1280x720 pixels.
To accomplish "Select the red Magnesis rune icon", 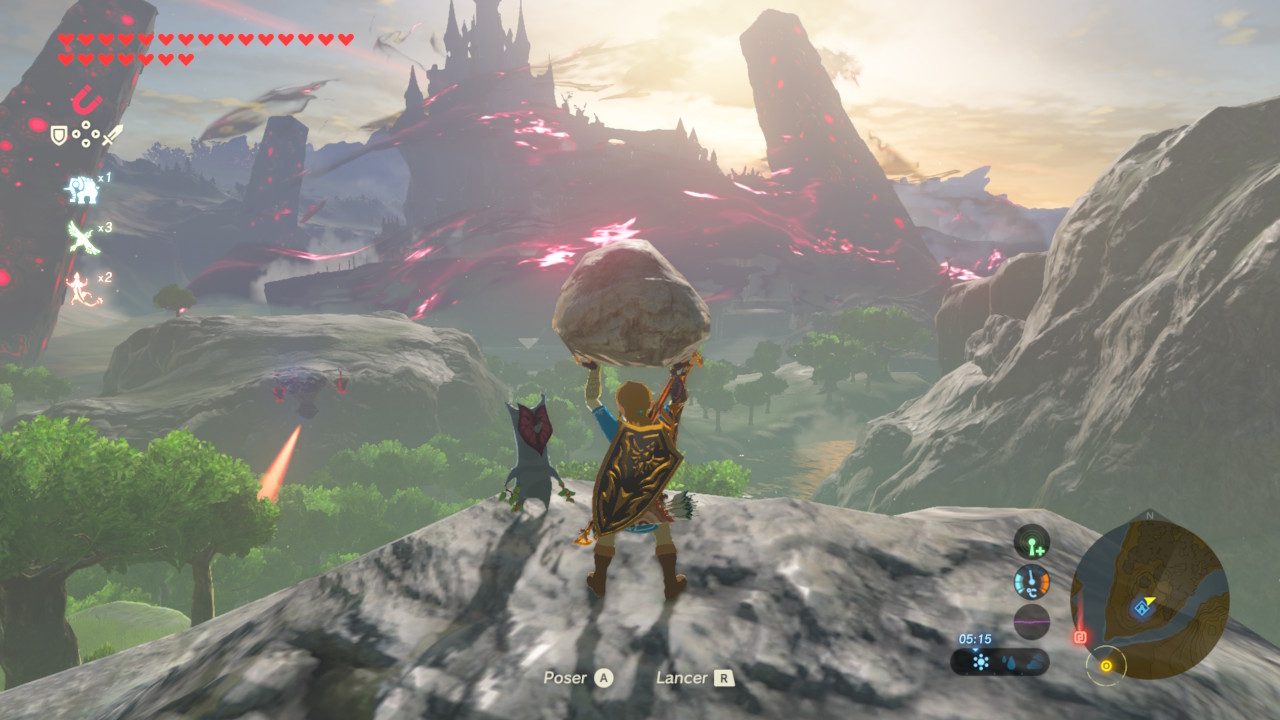I will tap(86, 100).
